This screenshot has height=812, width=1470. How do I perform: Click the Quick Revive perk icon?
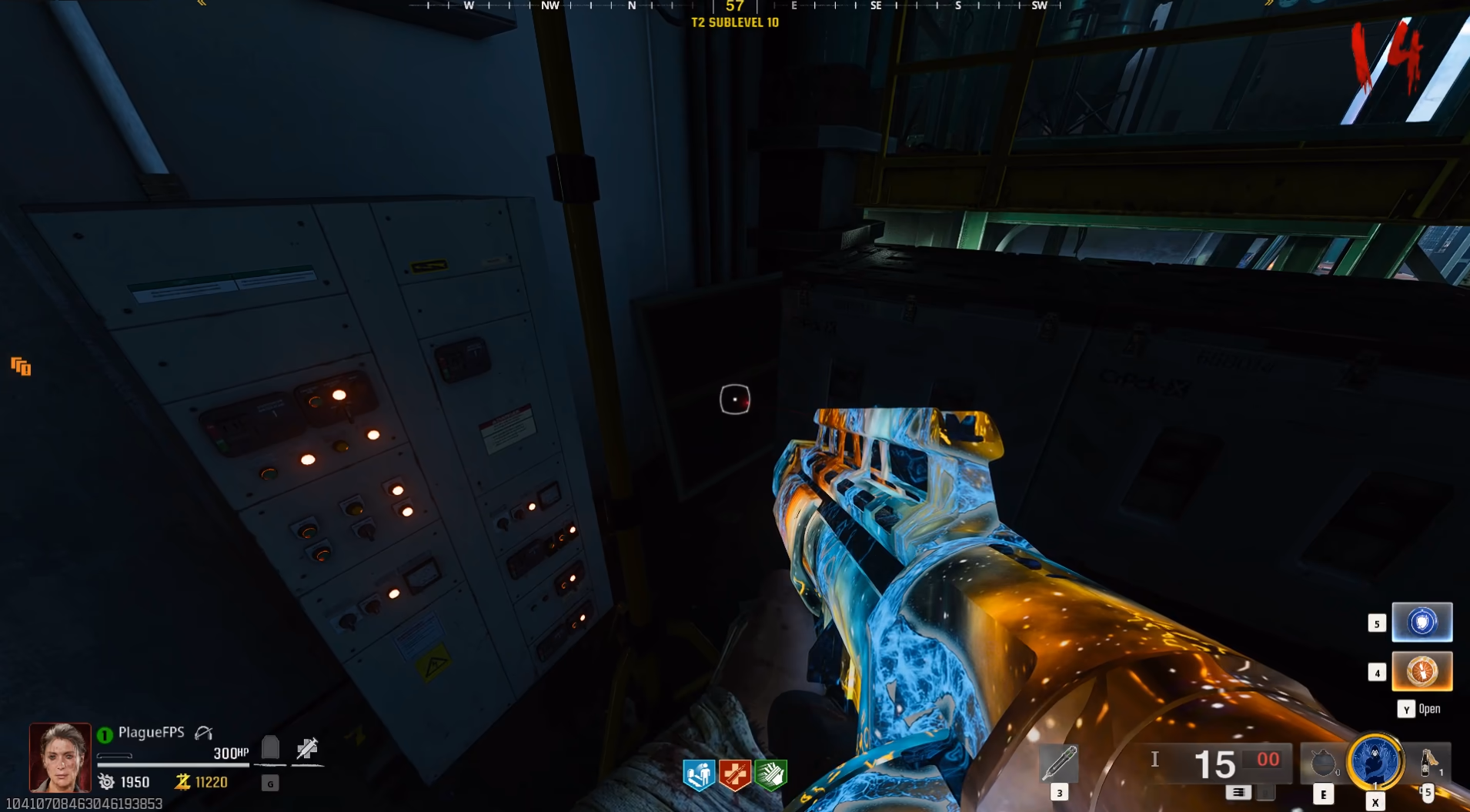(x=699, y=775)
